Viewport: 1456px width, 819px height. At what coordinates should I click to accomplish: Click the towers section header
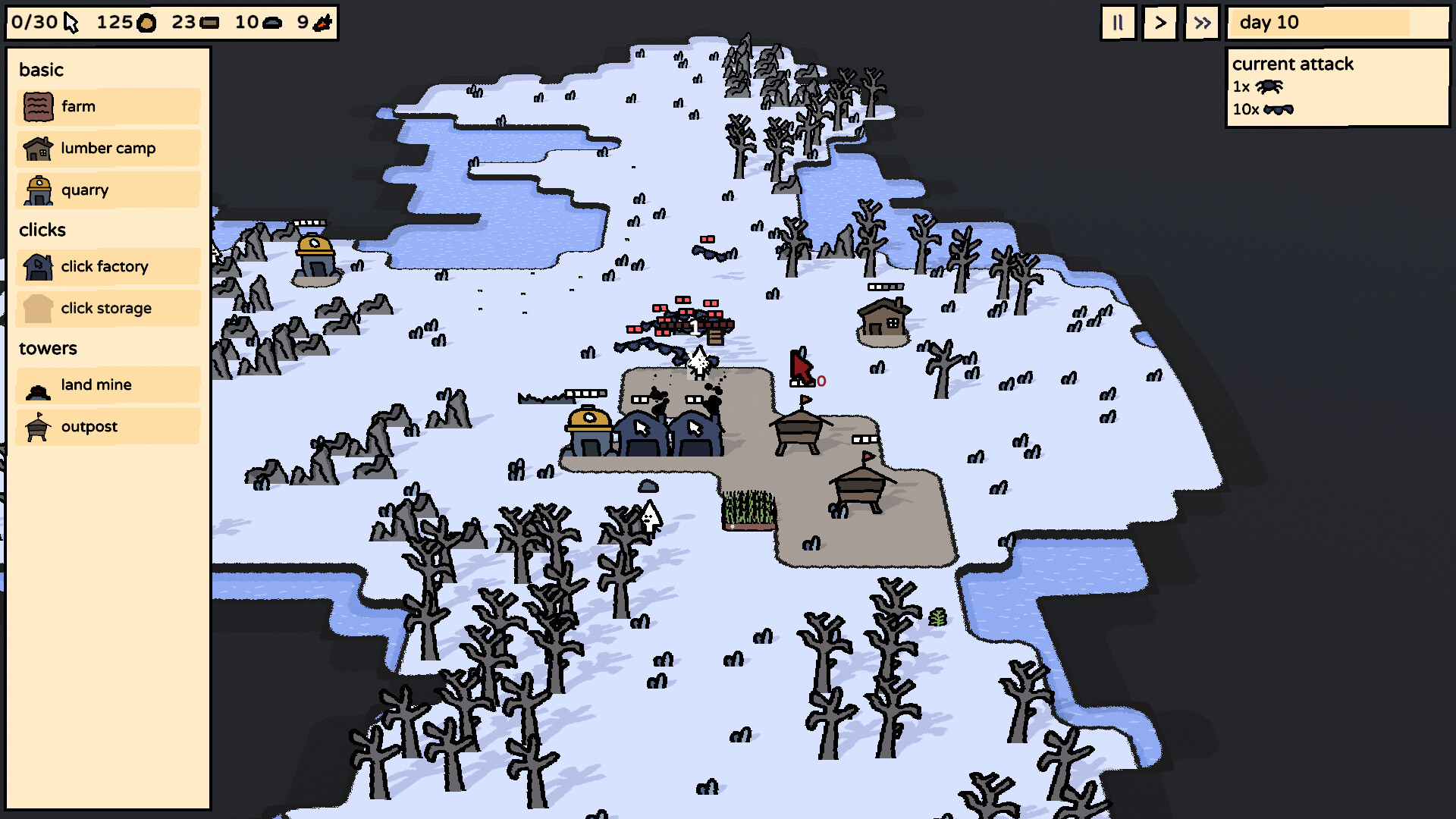tap(48, 348)
